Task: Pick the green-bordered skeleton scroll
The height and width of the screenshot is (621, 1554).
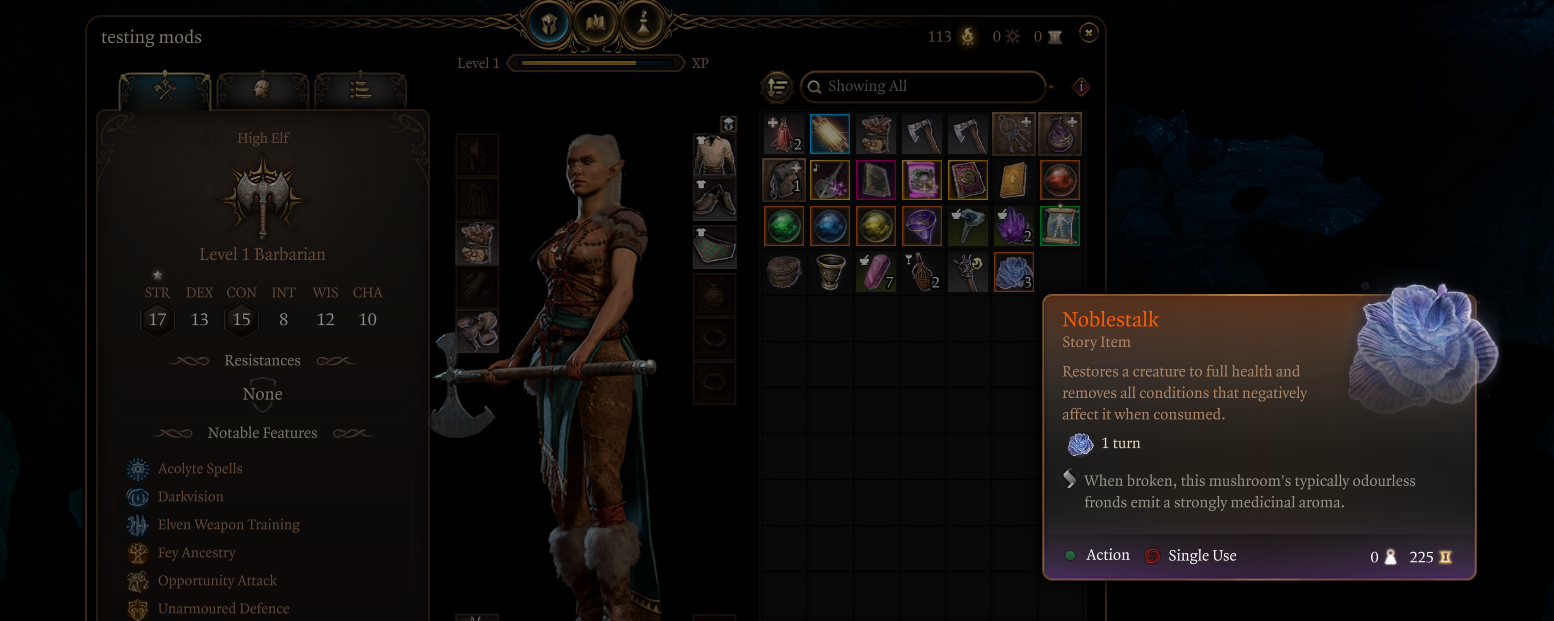Action: pyautogui.click(x=1059, y=226)
